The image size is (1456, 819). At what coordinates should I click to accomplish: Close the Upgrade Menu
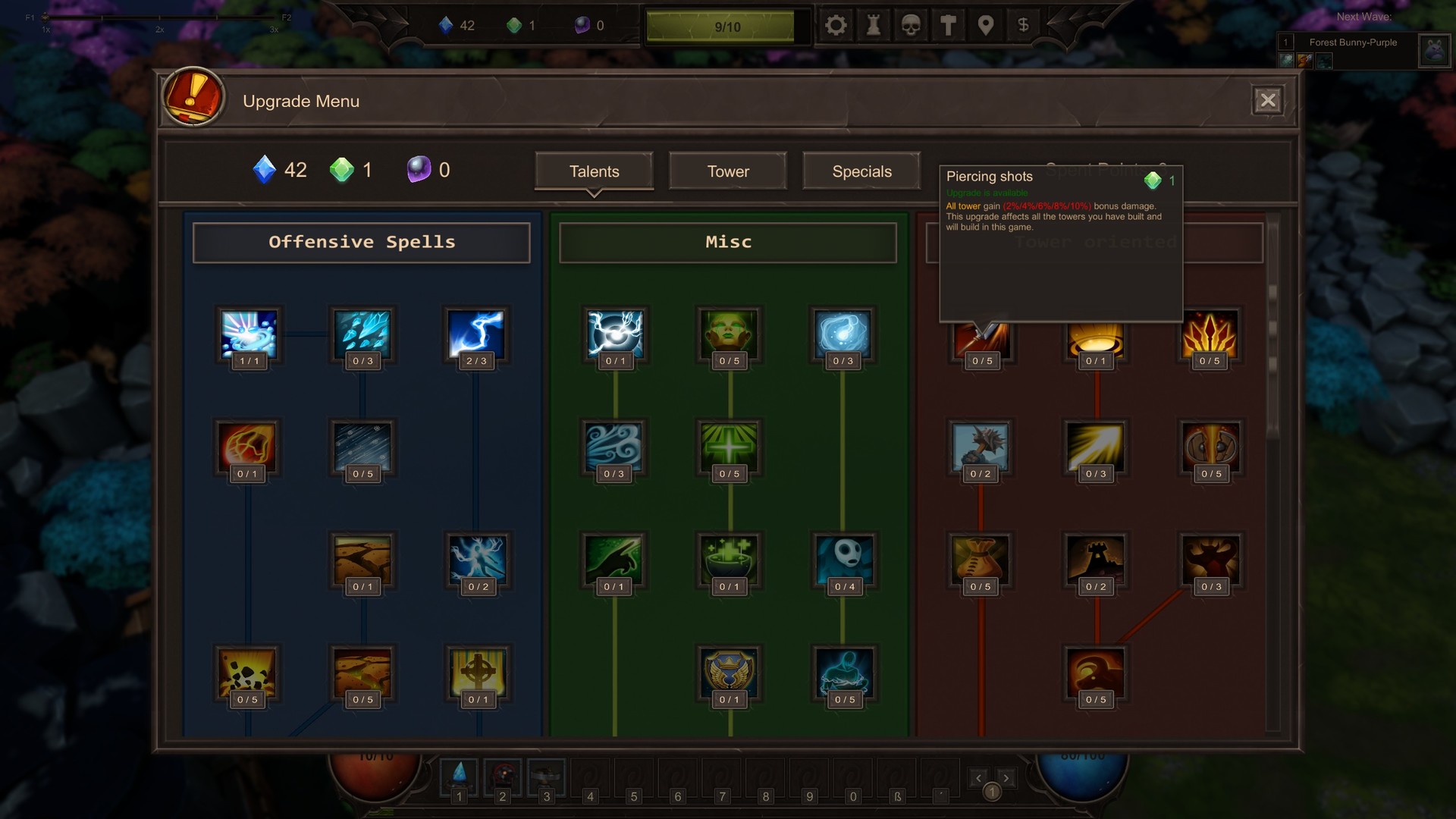click(x=1268, y=99)
